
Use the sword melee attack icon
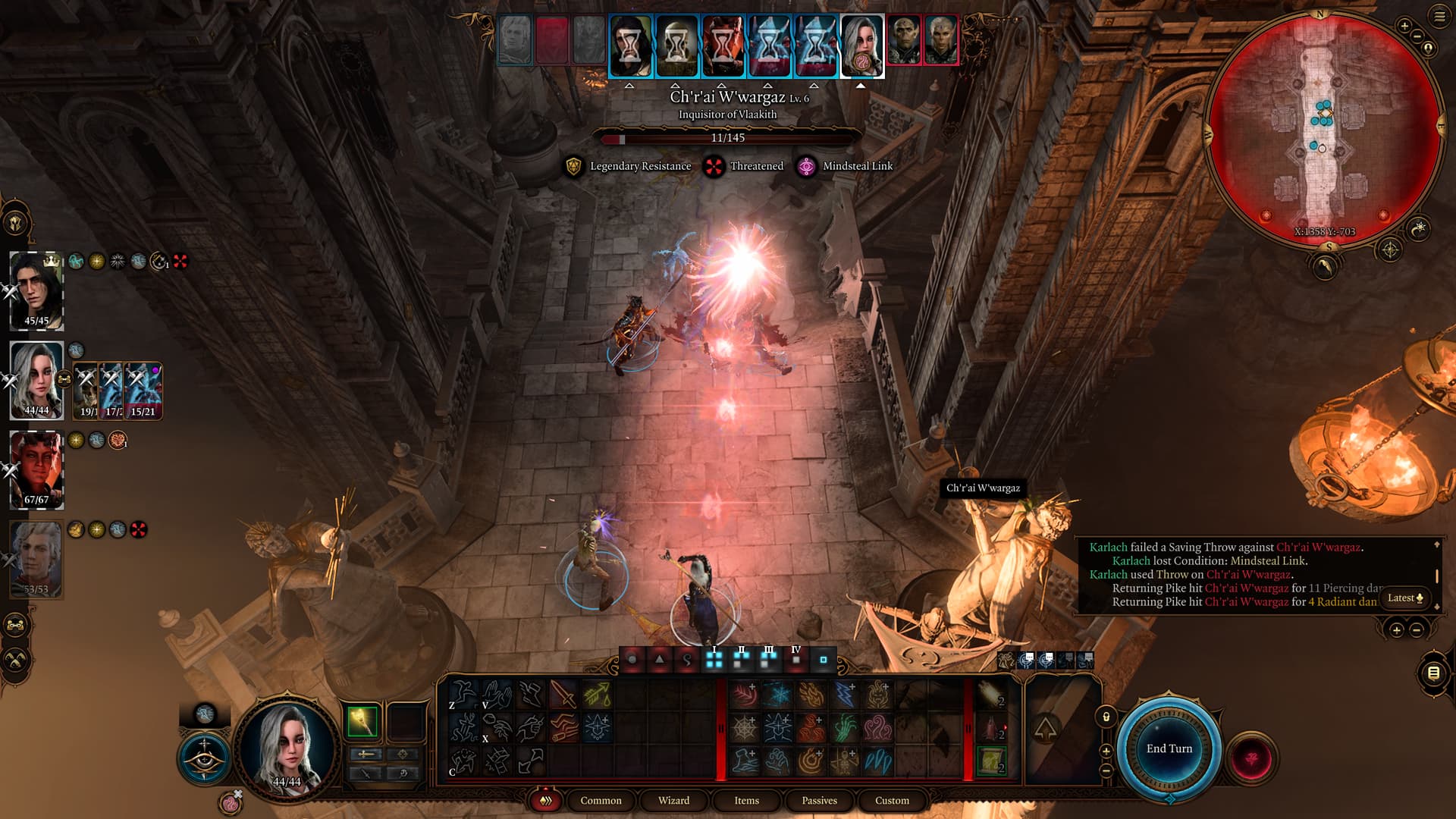click(x=563, y=694)
